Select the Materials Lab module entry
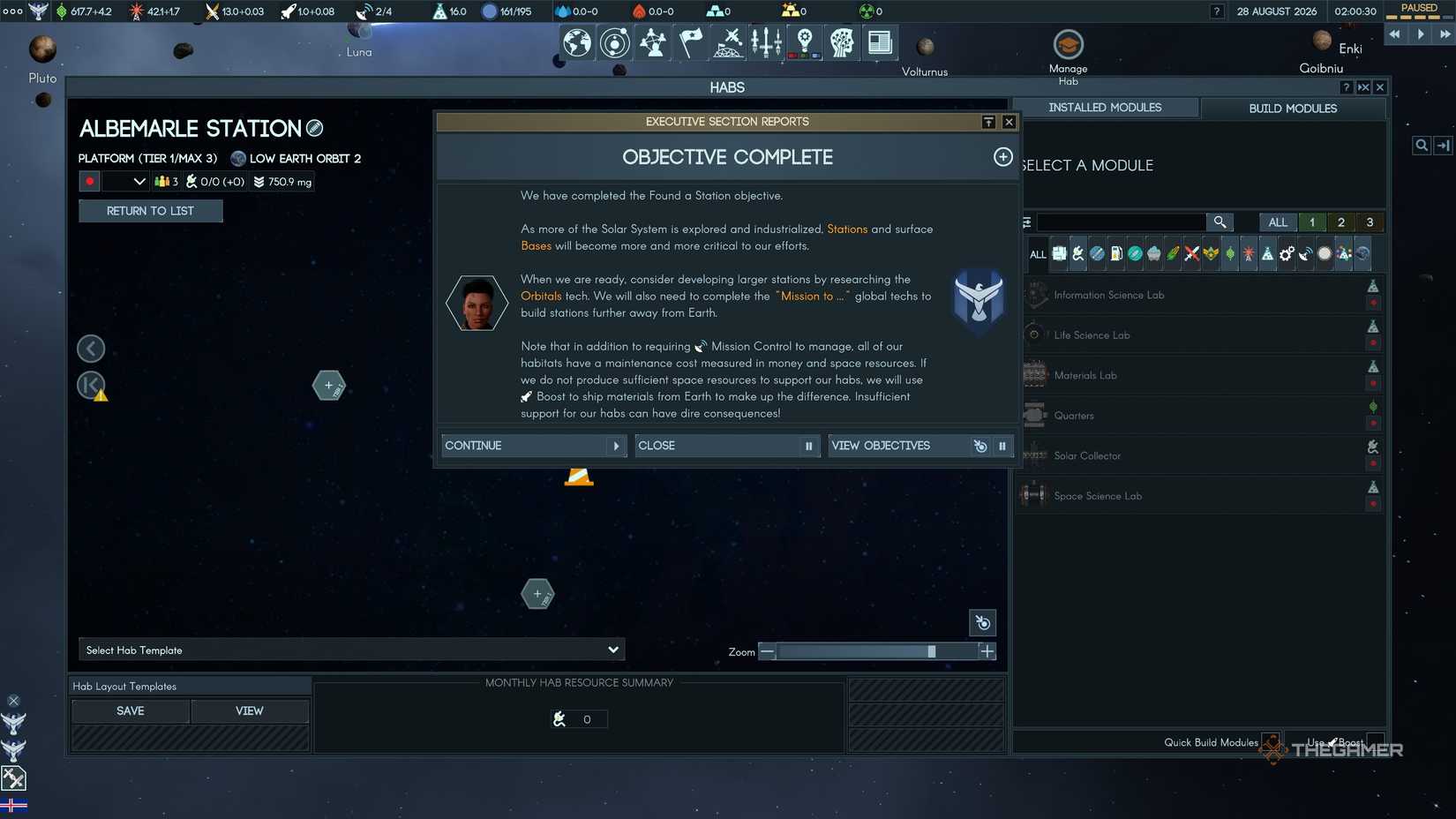The width and height of the screenshot is (1456, 819). click(x=1087, y=375)
